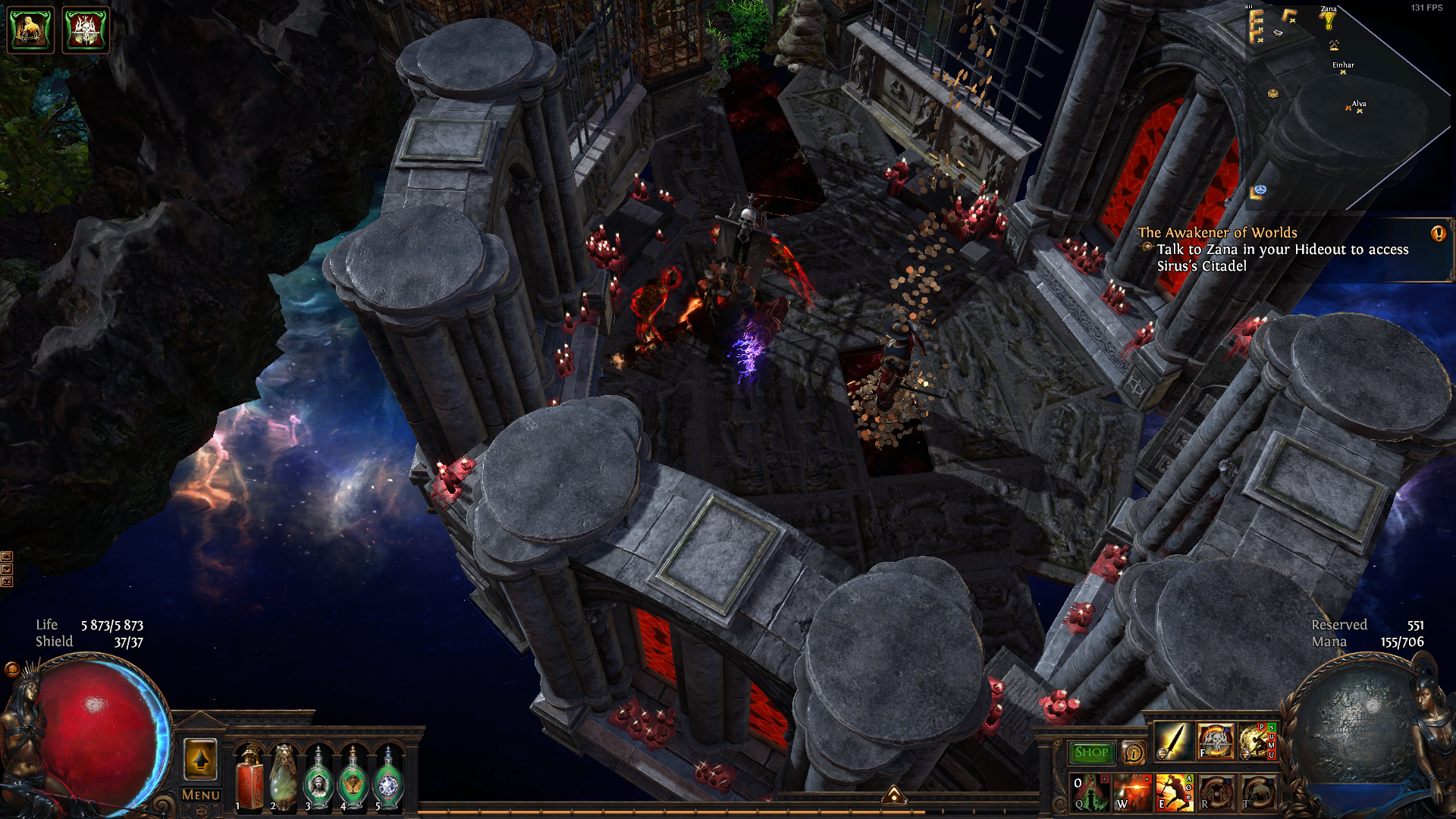1456x819 pixels.
Task: Activate the leaping slam skill bound to E
Action: click(1173, 792)
